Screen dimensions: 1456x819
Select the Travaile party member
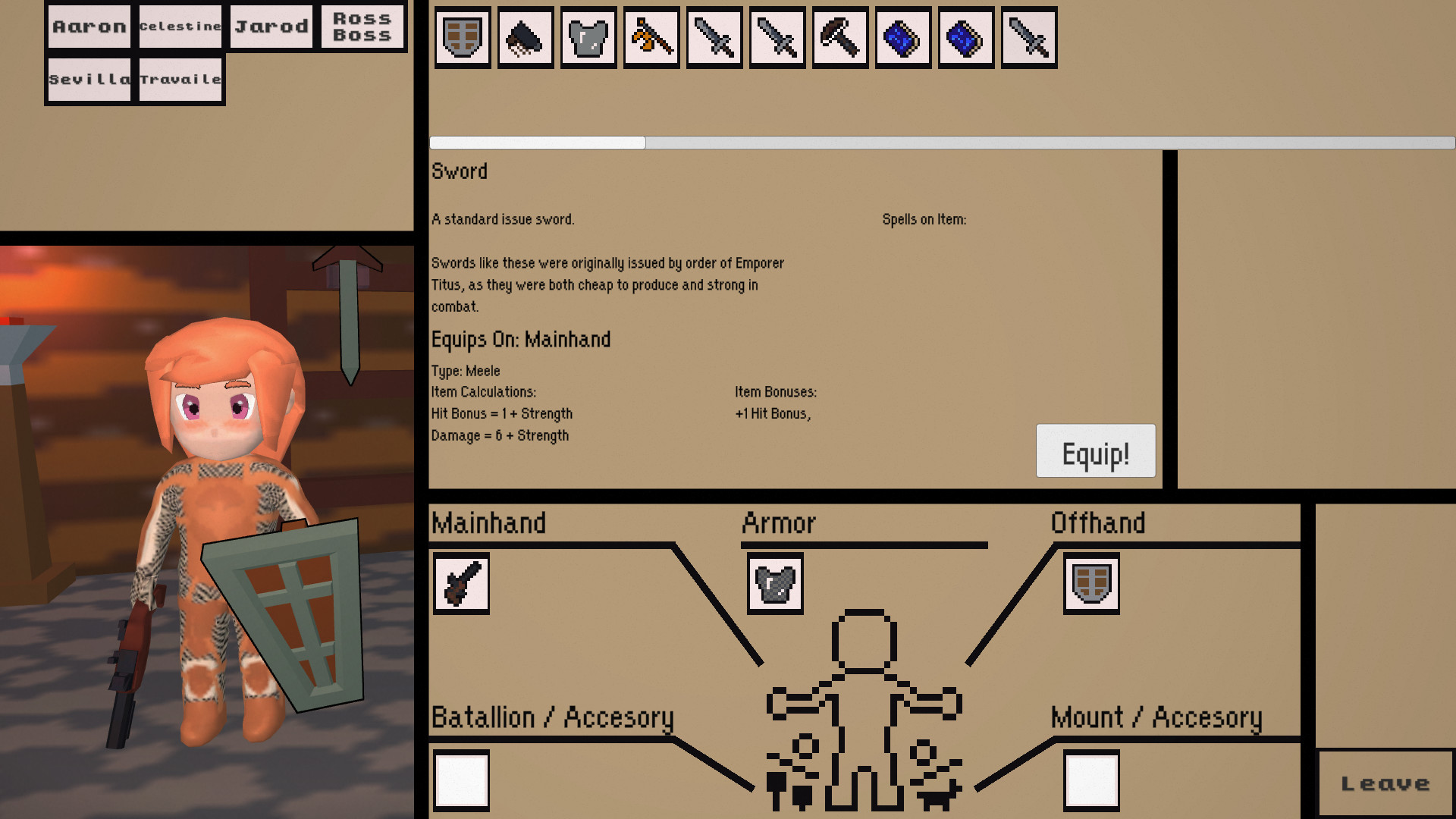pos(180,78)
